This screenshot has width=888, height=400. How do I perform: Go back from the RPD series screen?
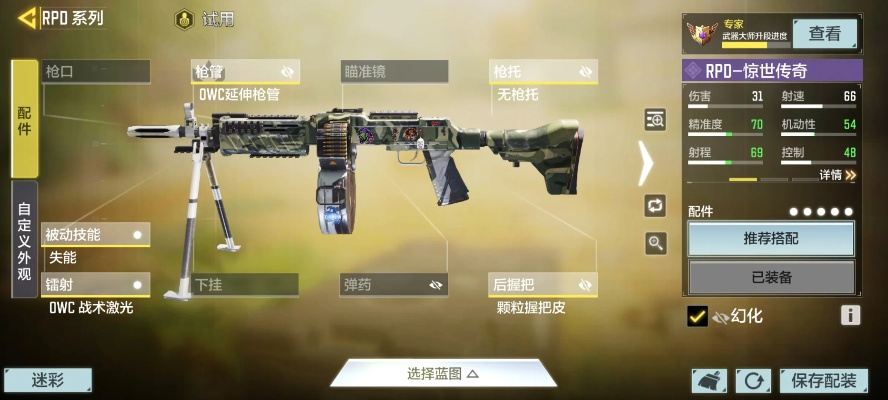click(x=27, y=18)
